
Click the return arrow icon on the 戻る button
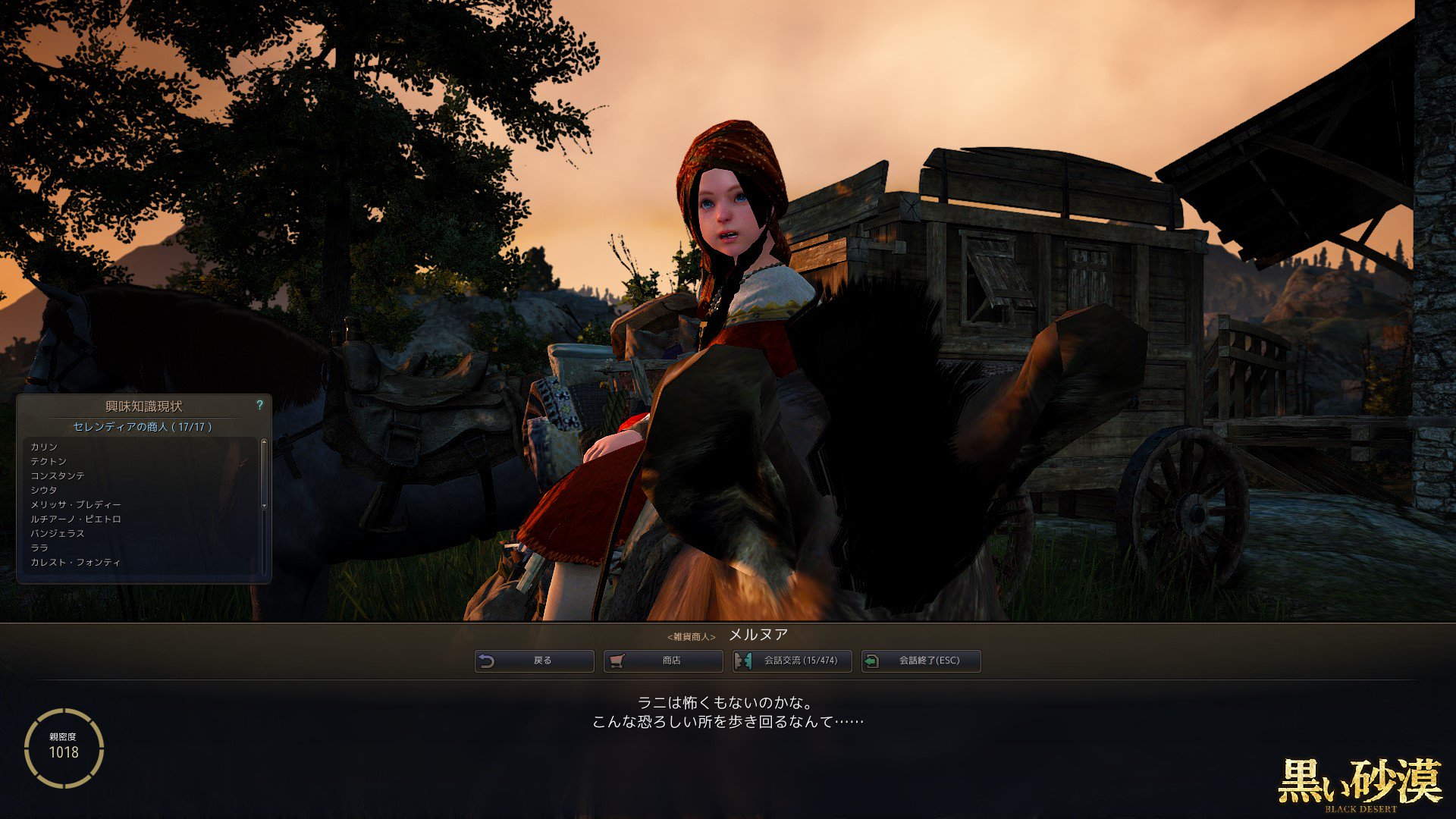(486, 661)
